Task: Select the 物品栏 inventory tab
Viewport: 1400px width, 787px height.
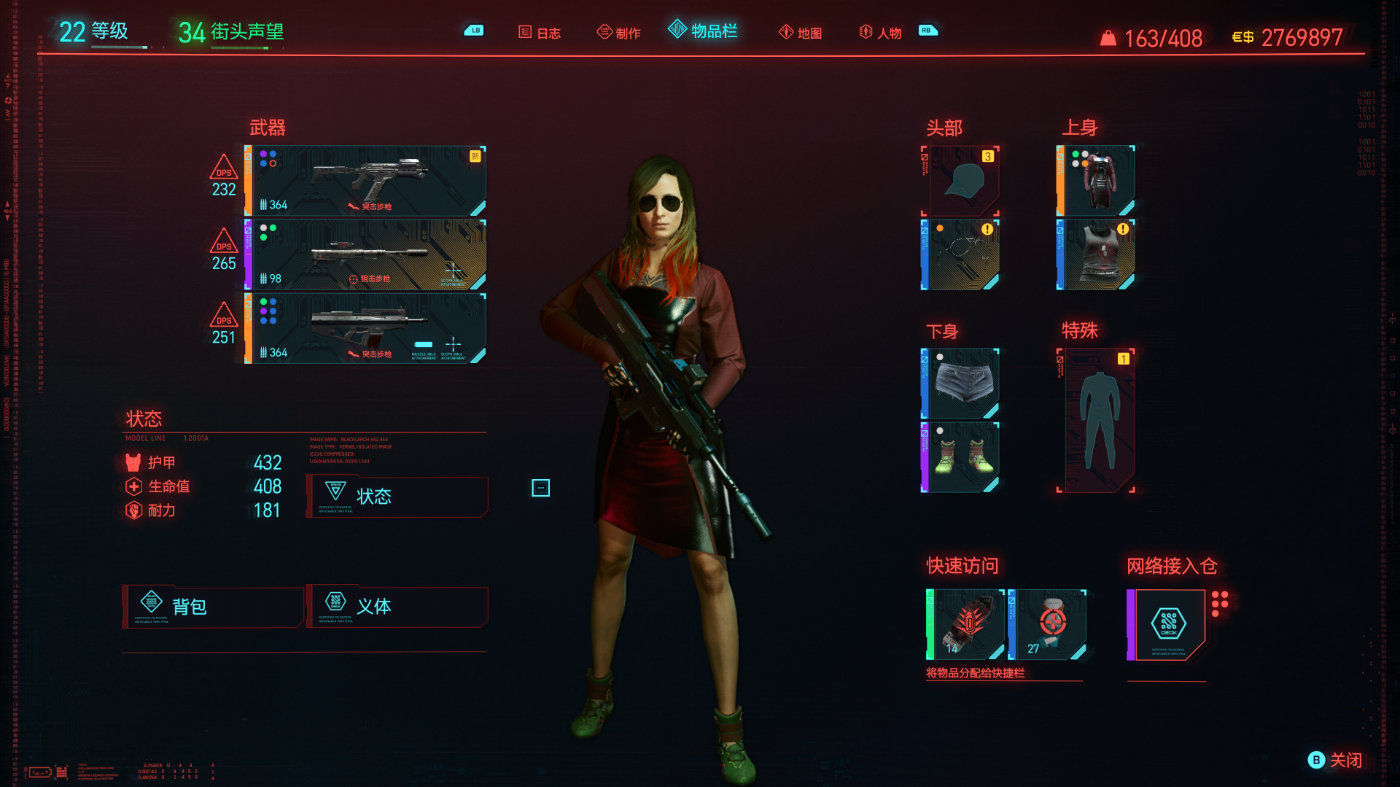Action: coord(704,31)
